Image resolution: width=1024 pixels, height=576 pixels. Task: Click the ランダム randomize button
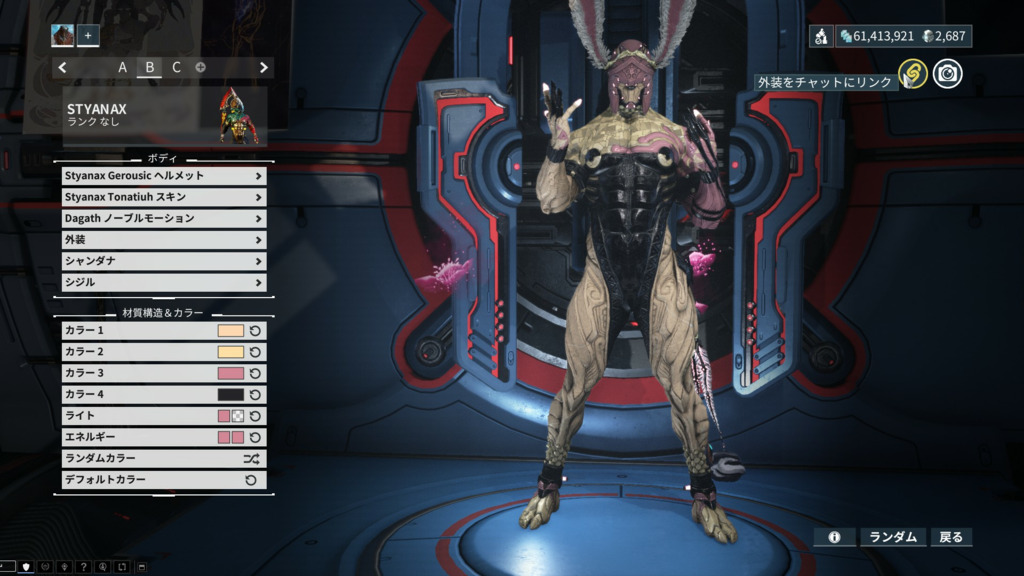[893, 537]
